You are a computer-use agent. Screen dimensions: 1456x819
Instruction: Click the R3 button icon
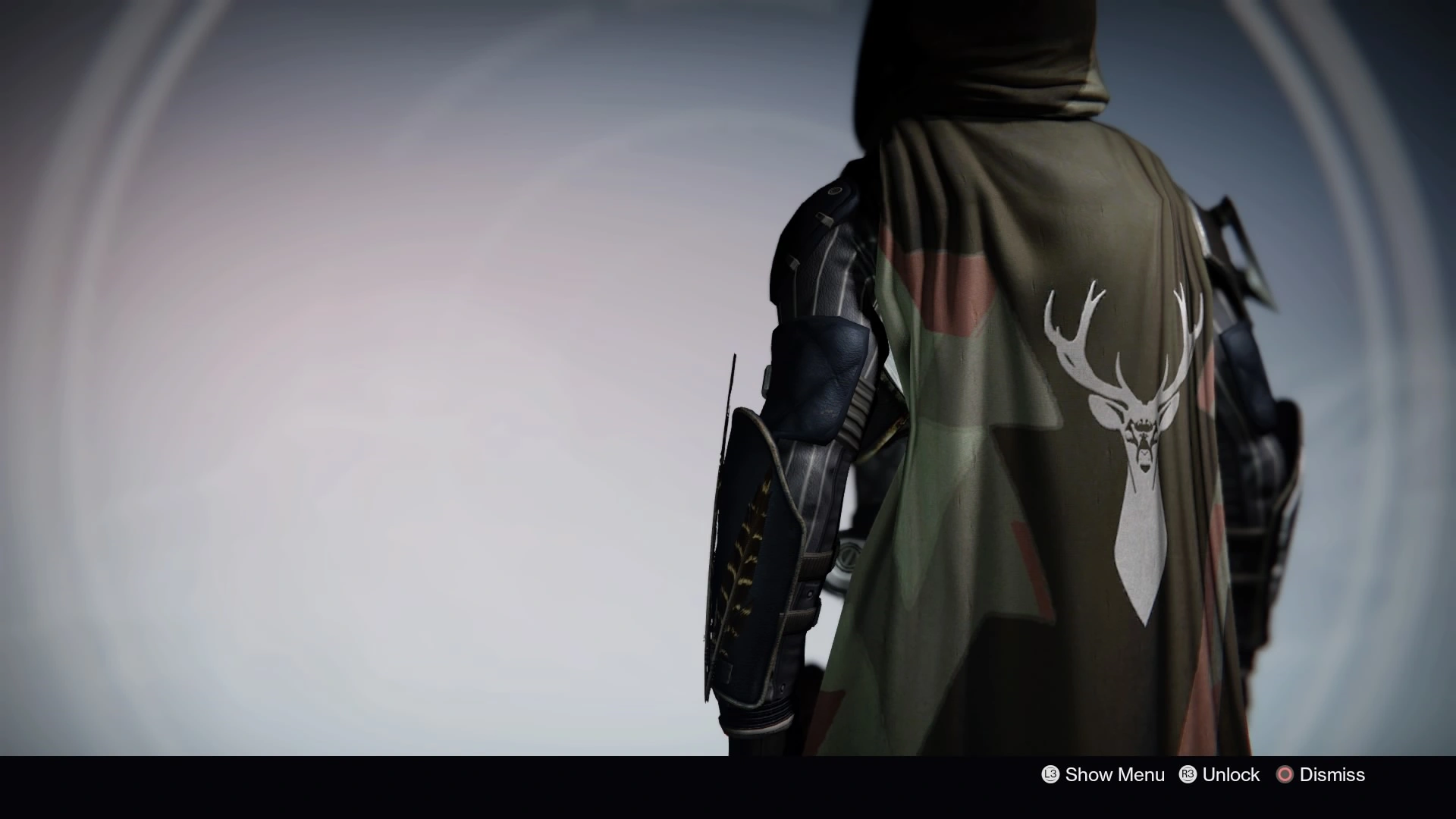point(1188,775)
